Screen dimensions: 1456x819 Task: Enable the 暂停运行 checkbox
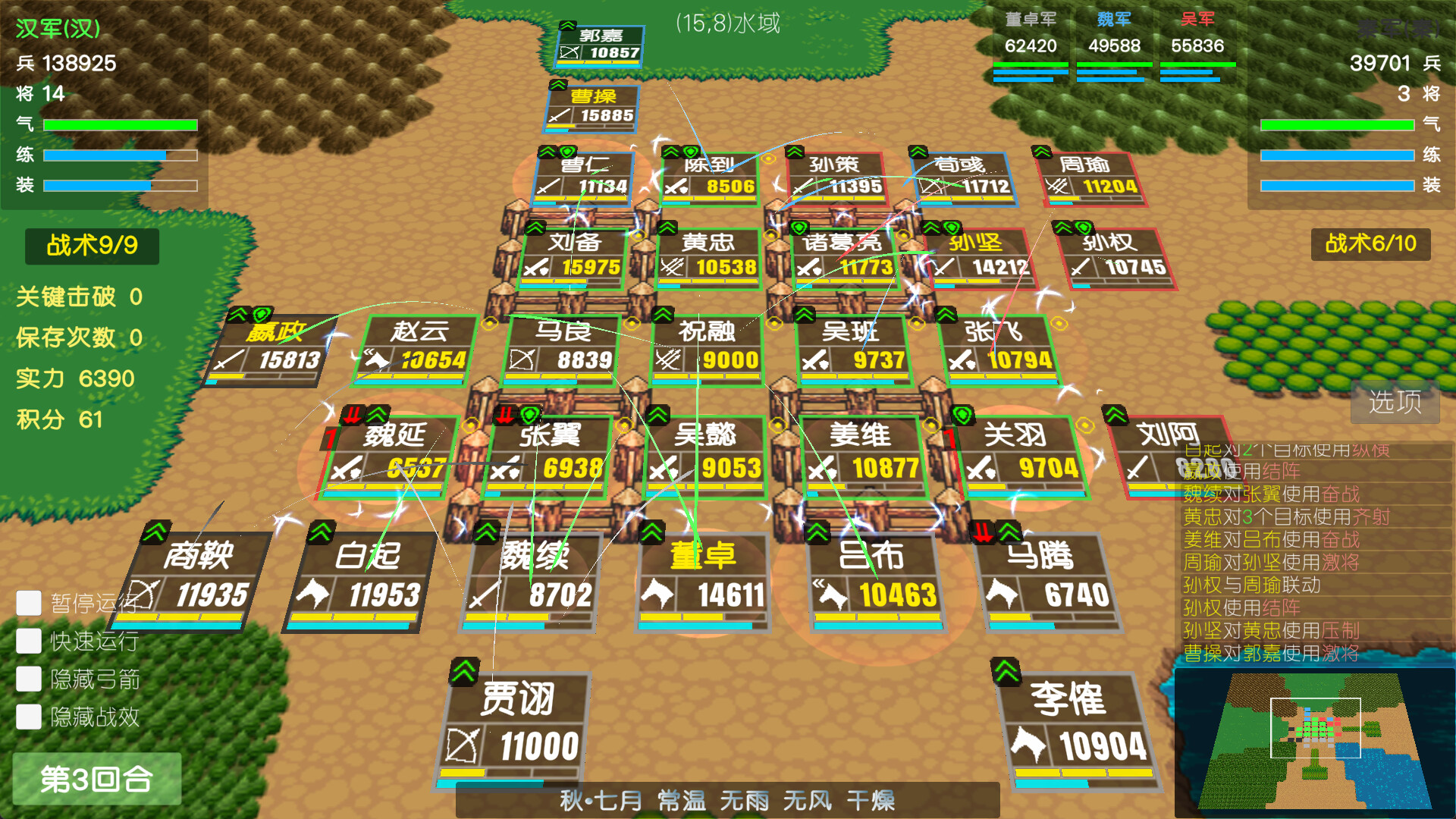tap(28, 603)
